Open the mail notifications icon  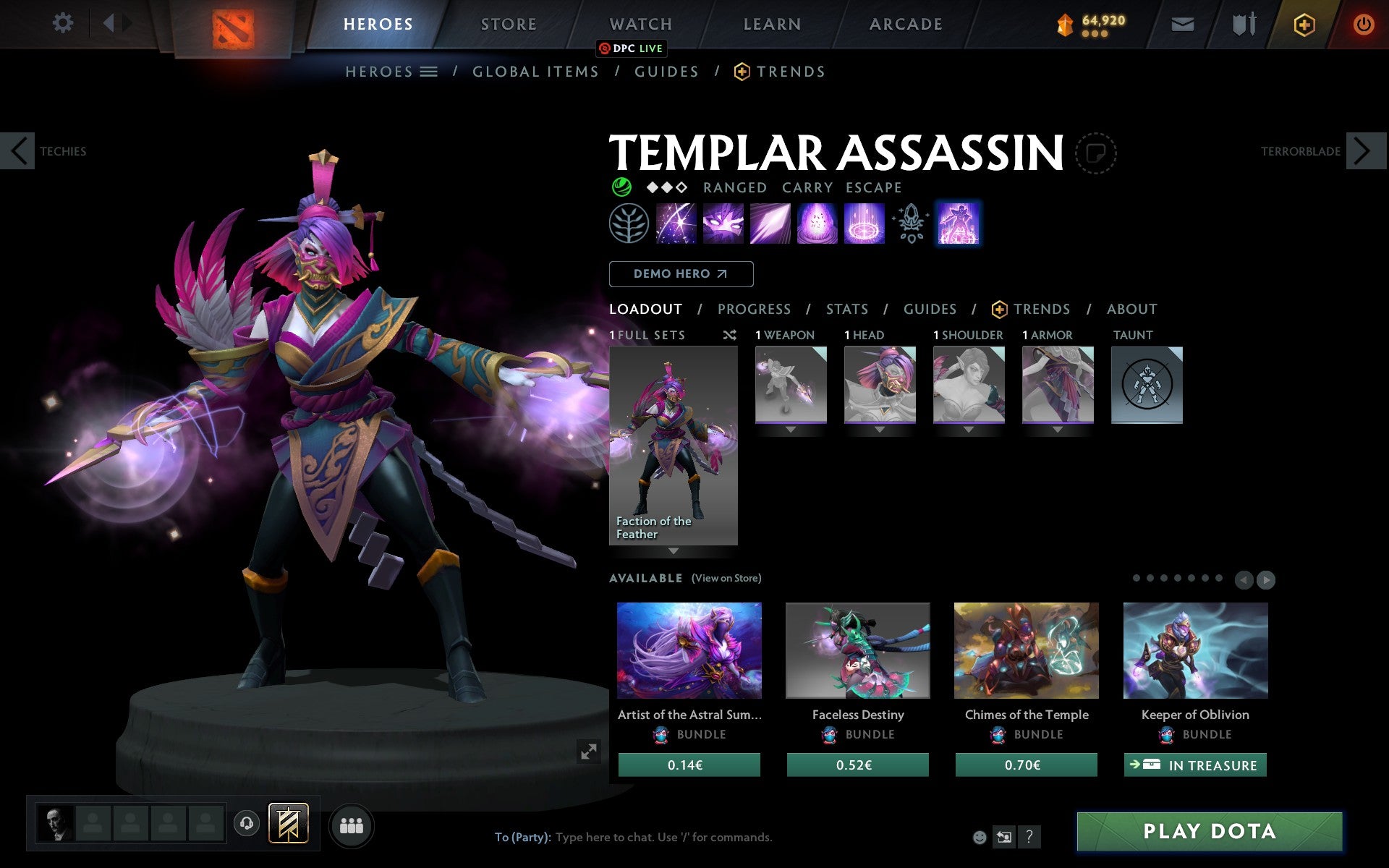pos(1182,23)
